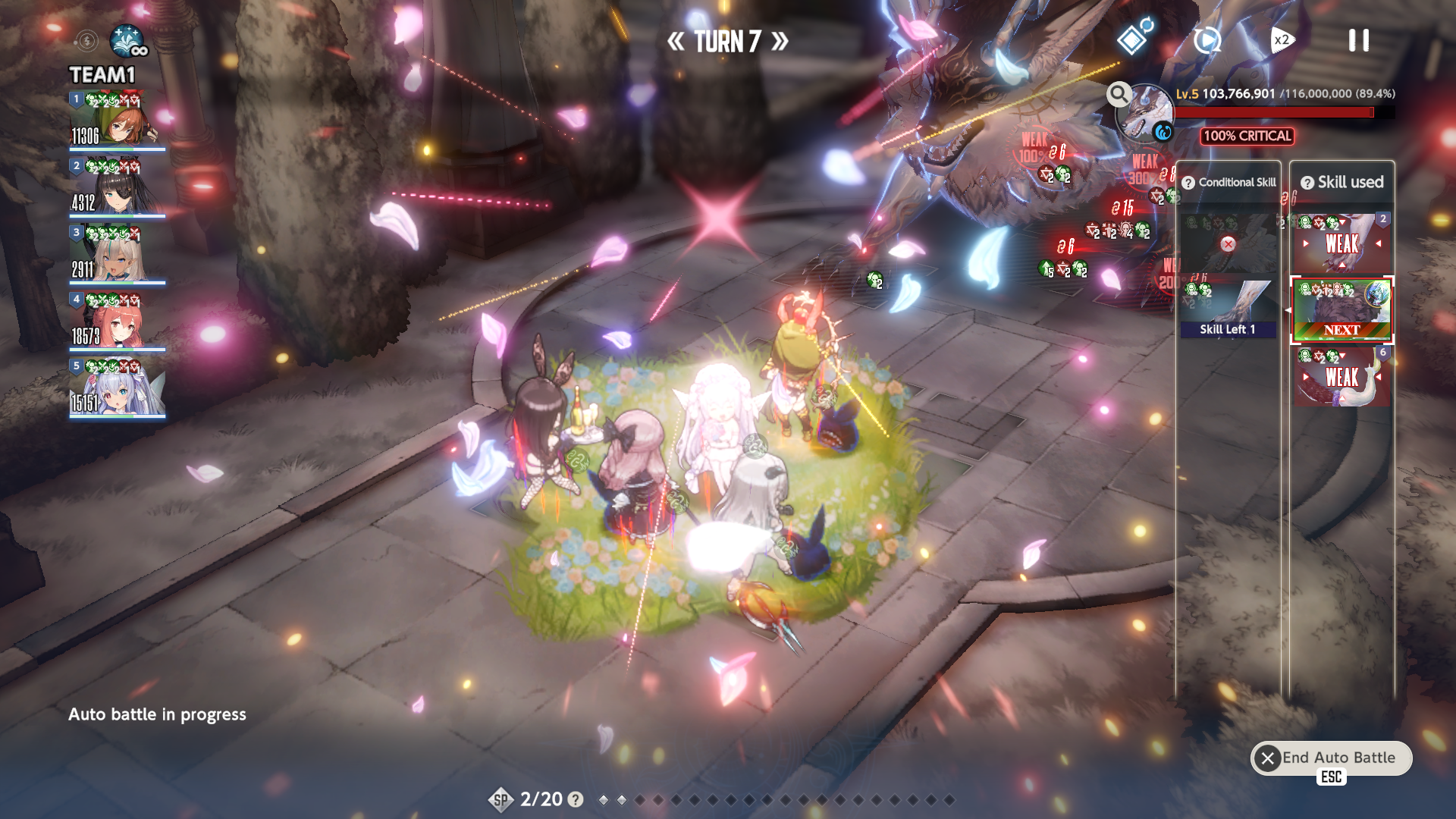The height and width of the screenshot is (819, 1456).
Task: Toggle the auto battle loop icon
Action: click(x=1207, y=40)
